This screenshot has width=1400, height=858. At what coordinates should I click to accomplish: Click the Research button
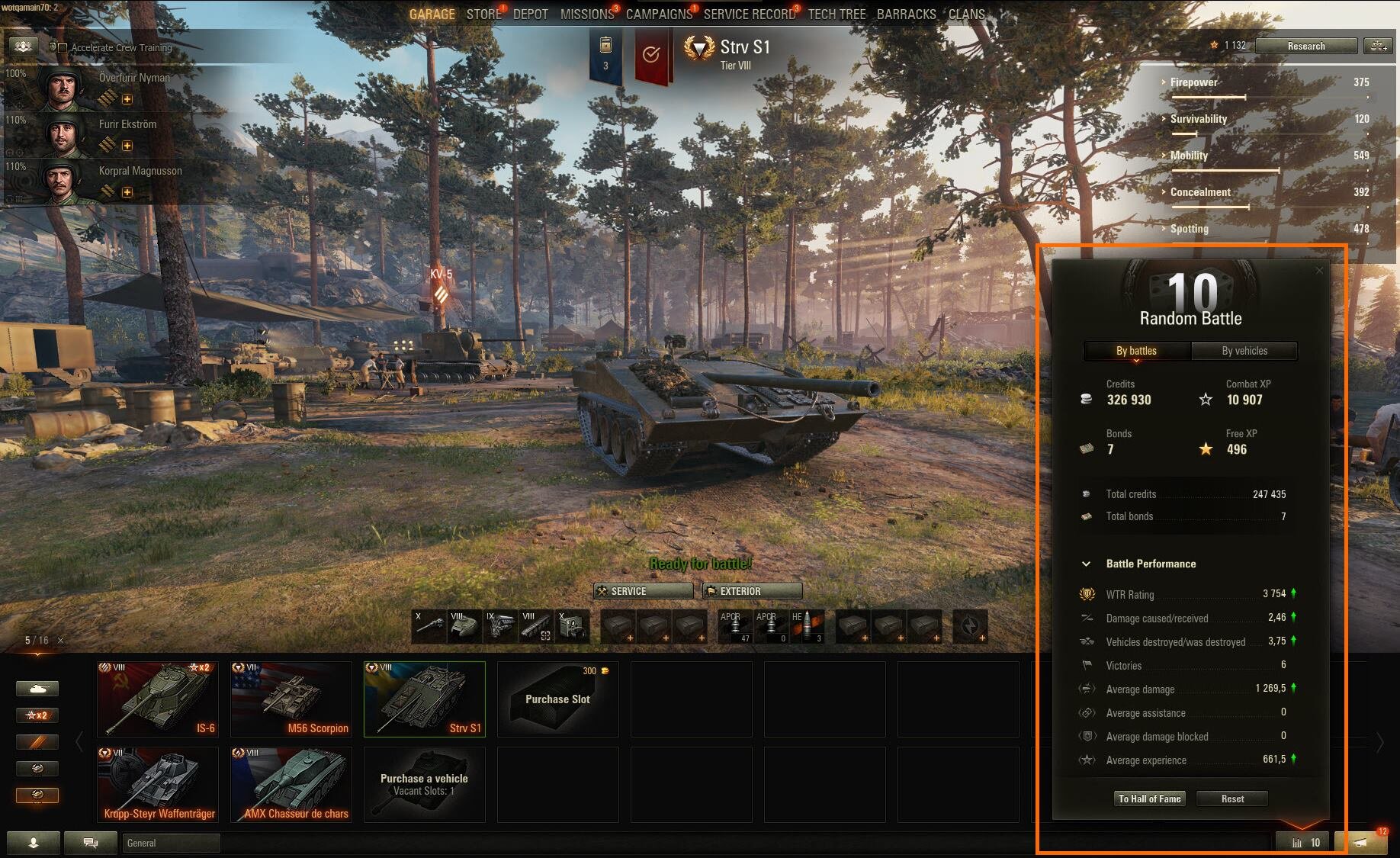(1305, 47)
